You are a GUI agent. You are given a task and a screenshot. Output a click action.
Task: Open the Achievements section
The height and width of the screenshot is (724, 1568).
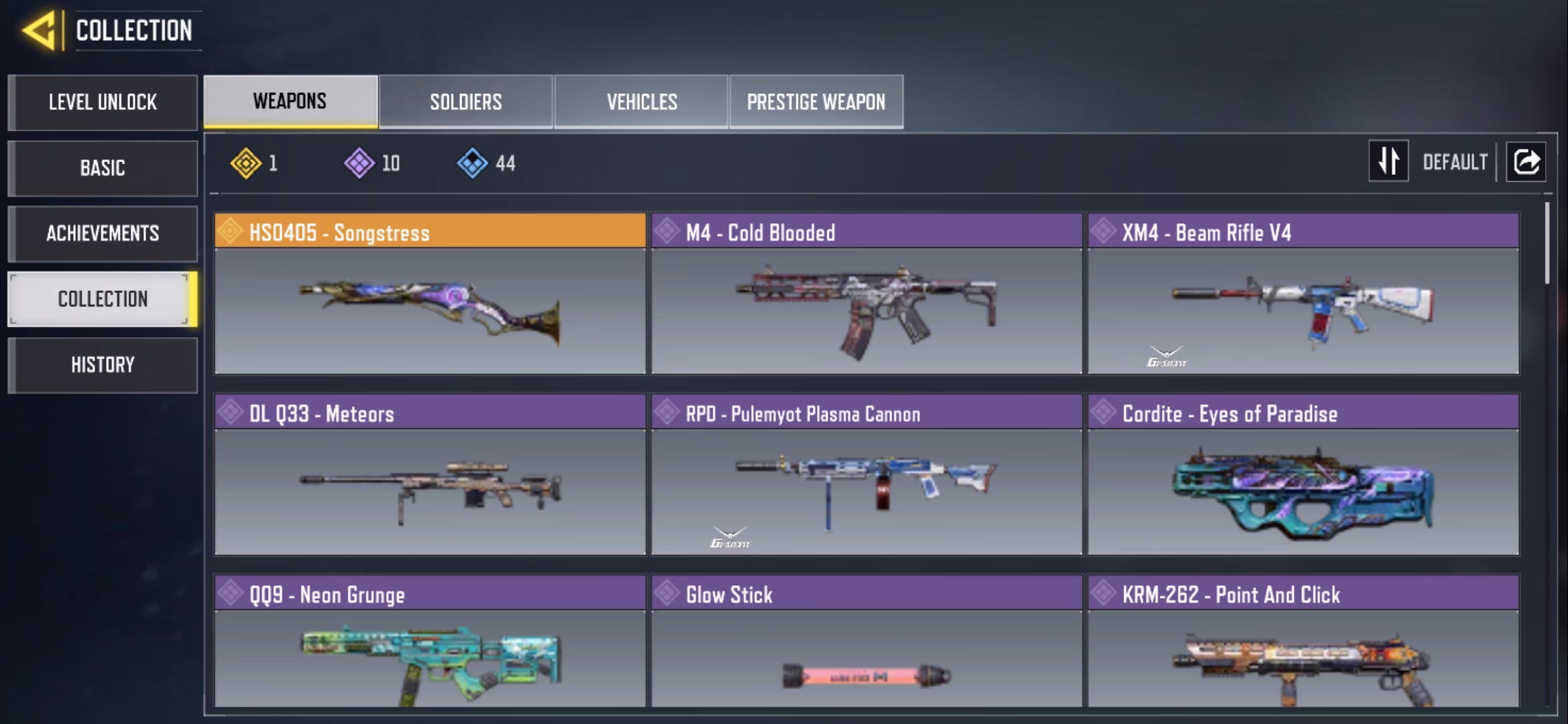coord(103,233)
